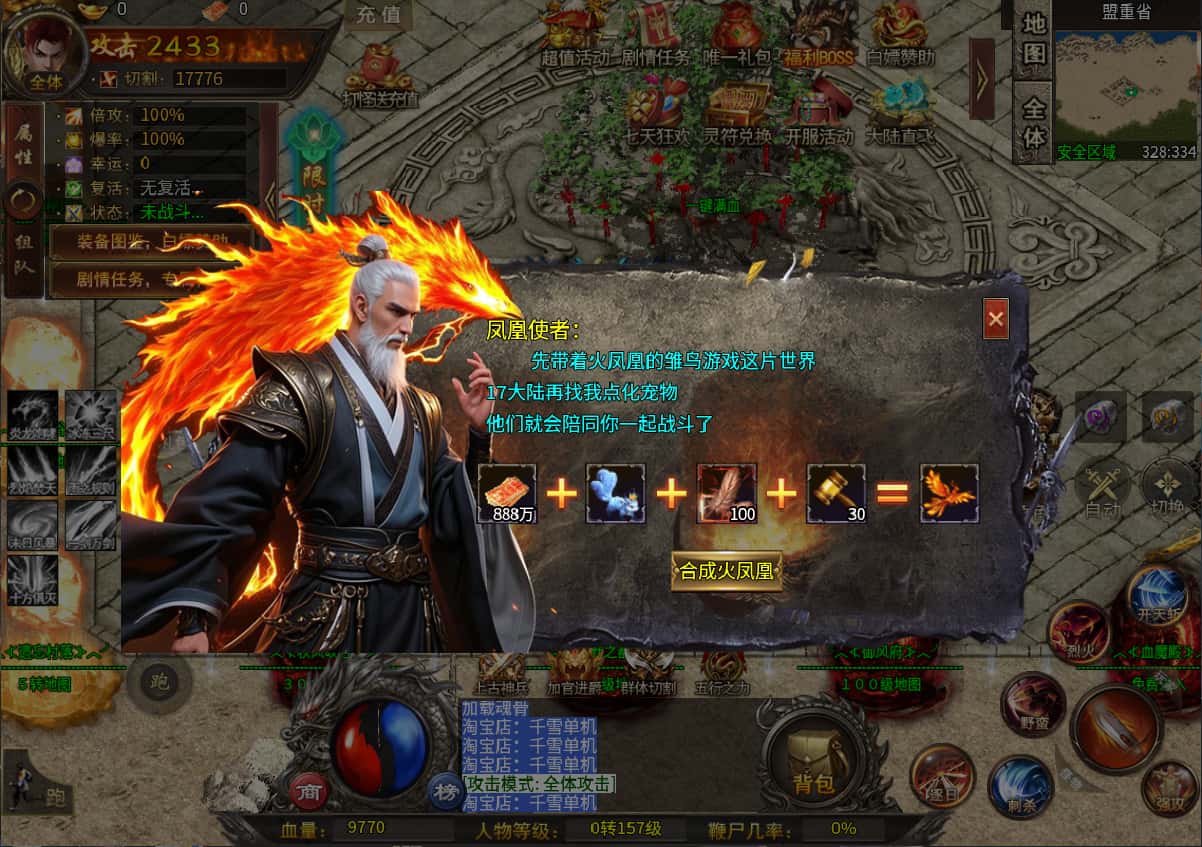Open the 灵符兑换 exchange chest
The height and width of the screenshot is (847, 1202).
pyautogui.click(x=737, y=112)
